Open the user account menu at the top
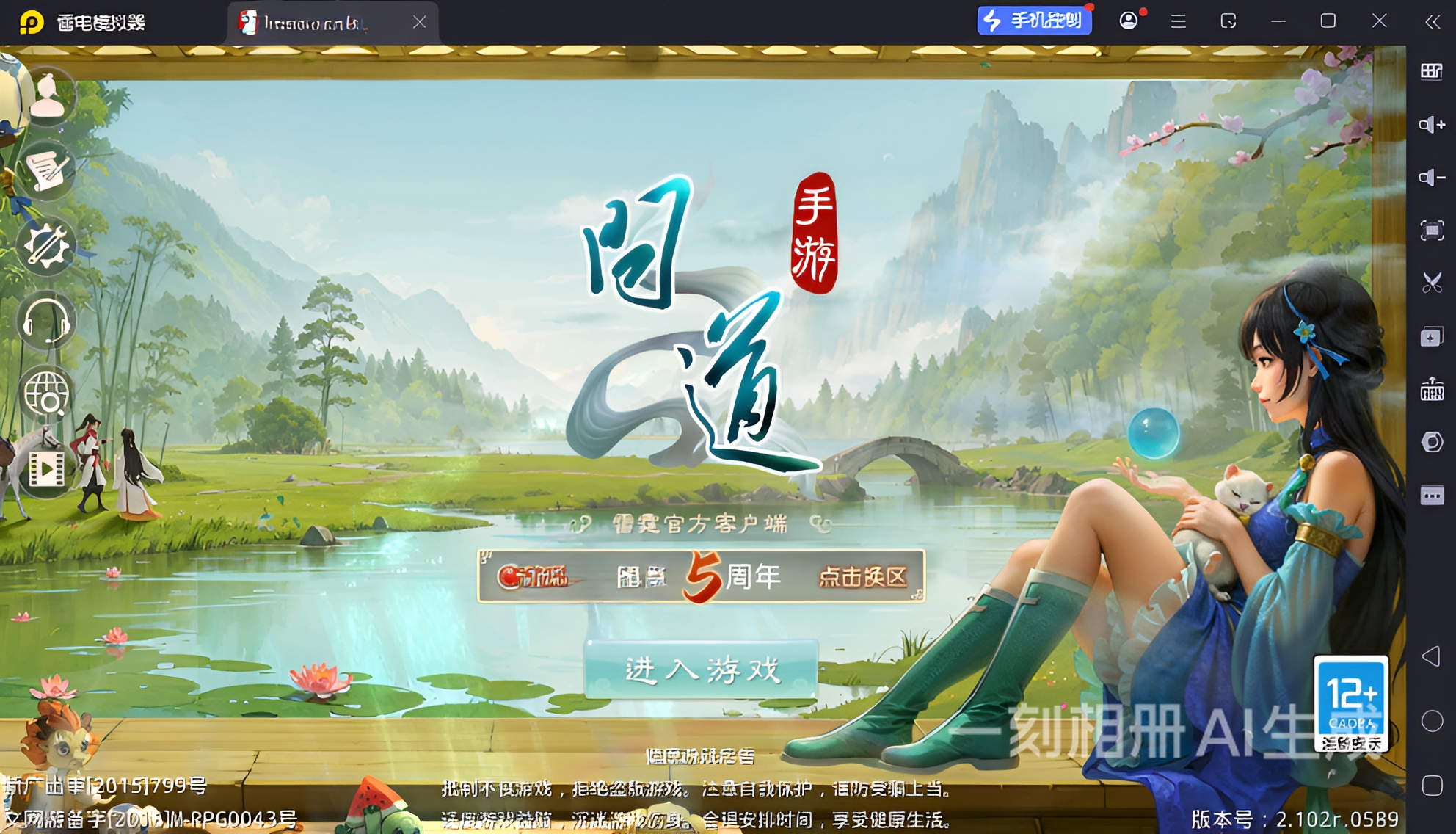 1128,21
